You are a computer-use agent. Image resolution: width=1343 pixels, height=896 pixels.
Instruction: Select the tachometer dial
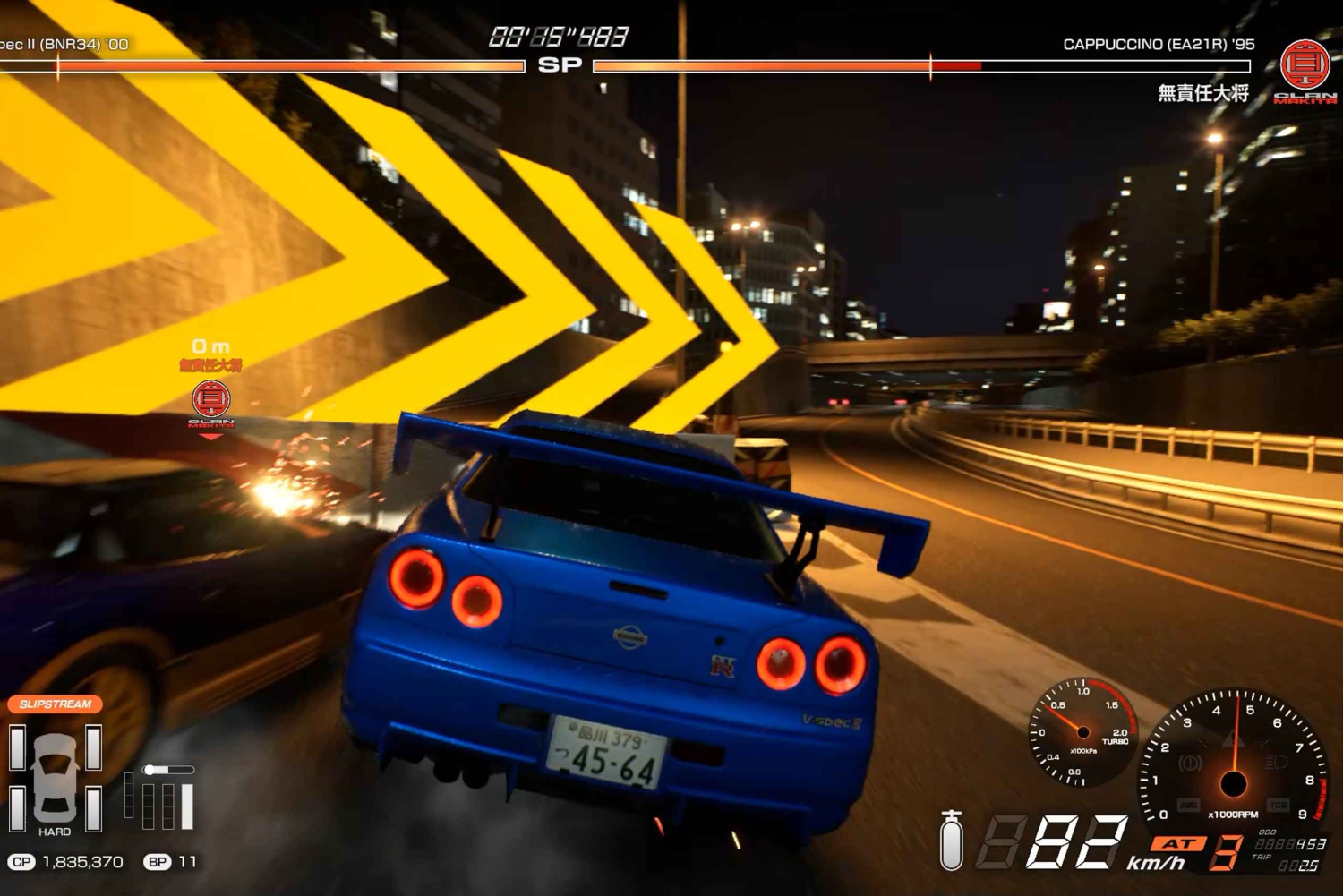(1233, 757)
